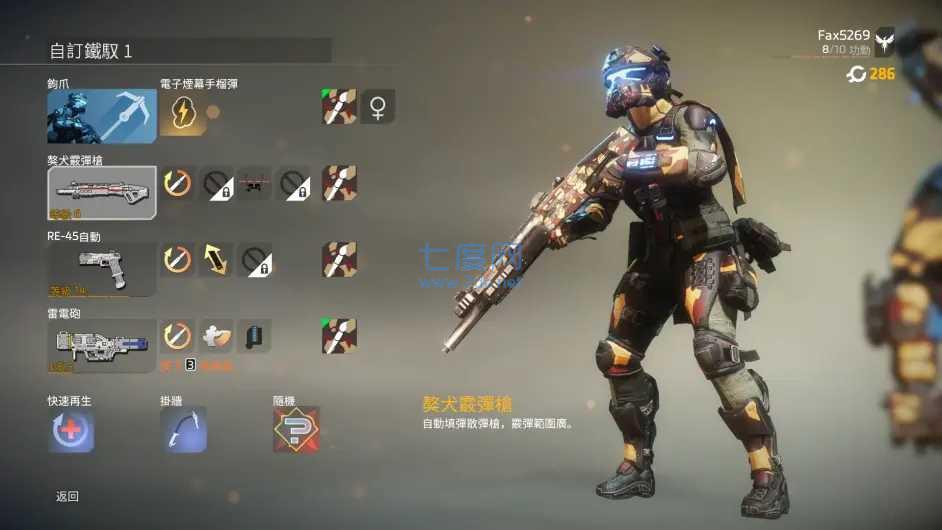The height and width of the screenshot is (530, 942).
Task: Select the 掛牆 wall hang kit
Action: pos(184,430)
